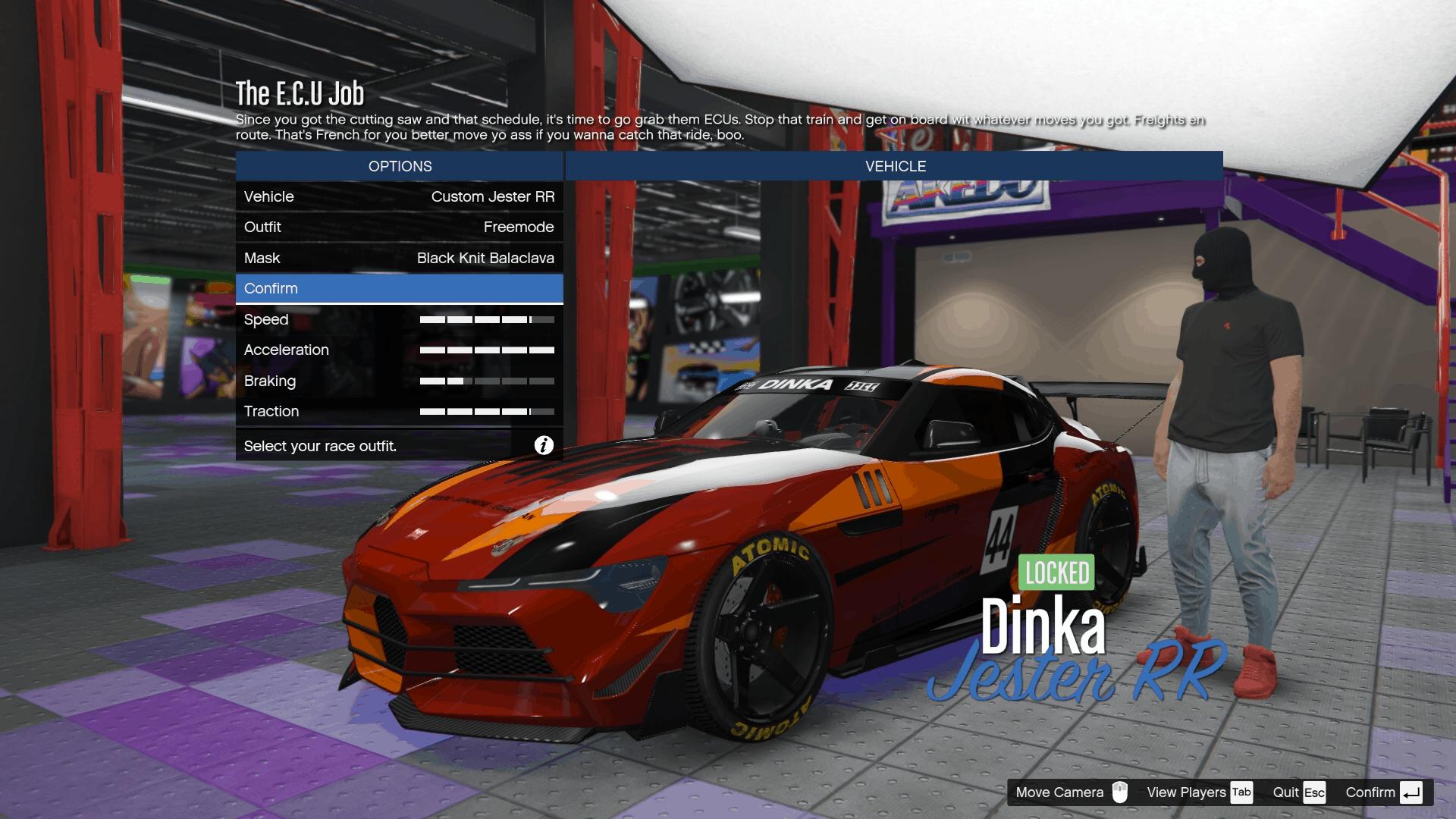Click the Acceleration stat bar
The image size is (1456, 819).
click(x=488, y=350)
